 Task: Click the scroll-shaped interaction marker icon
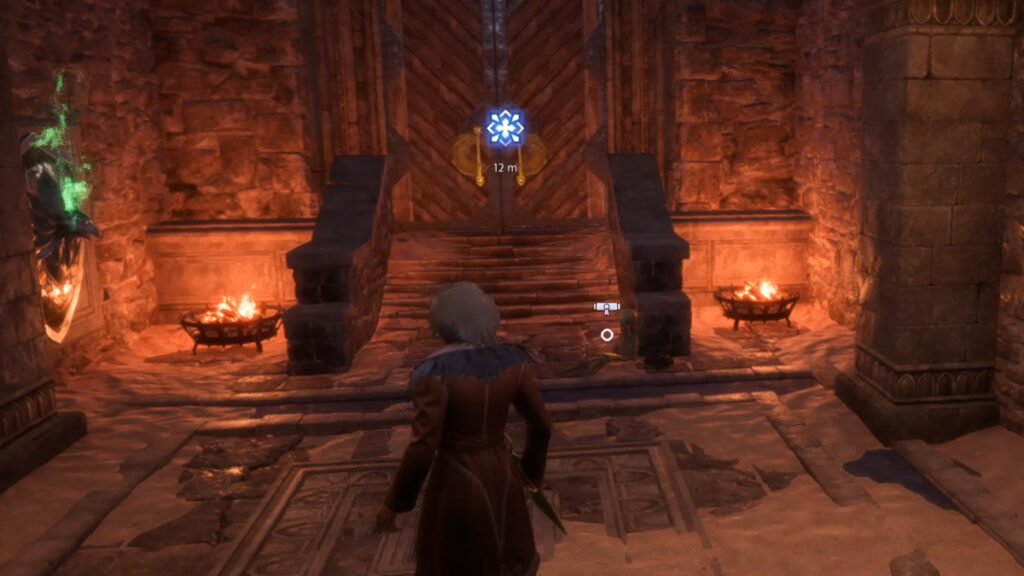(x=606, y=307)
